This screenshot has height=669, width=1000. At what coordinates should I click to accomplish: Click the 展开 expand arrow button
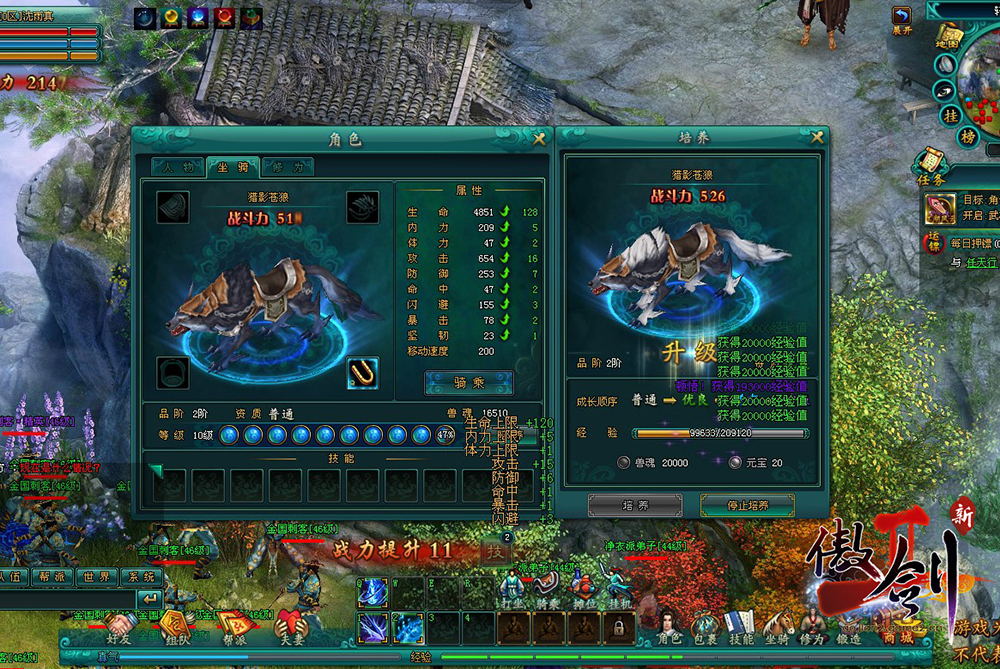tap(903, 18)
